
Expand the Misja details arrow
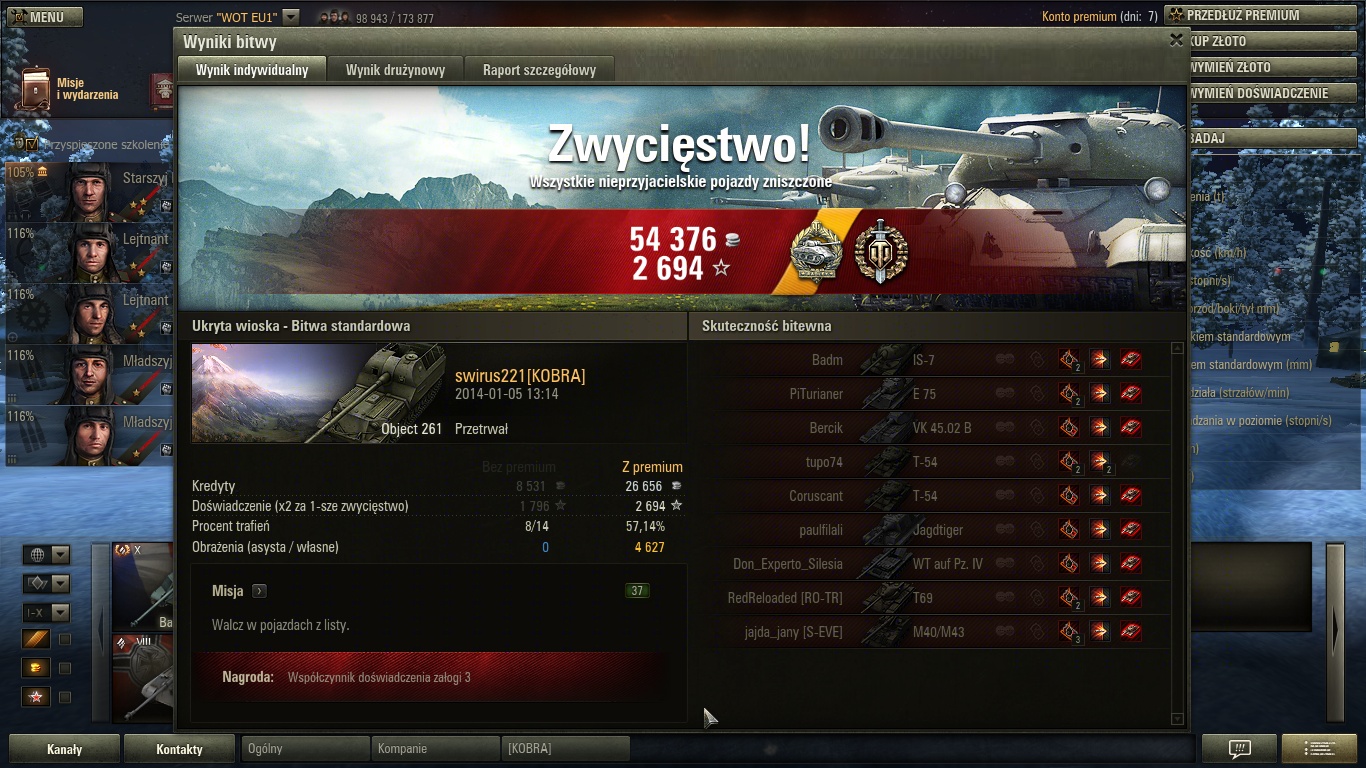point(259,591)
